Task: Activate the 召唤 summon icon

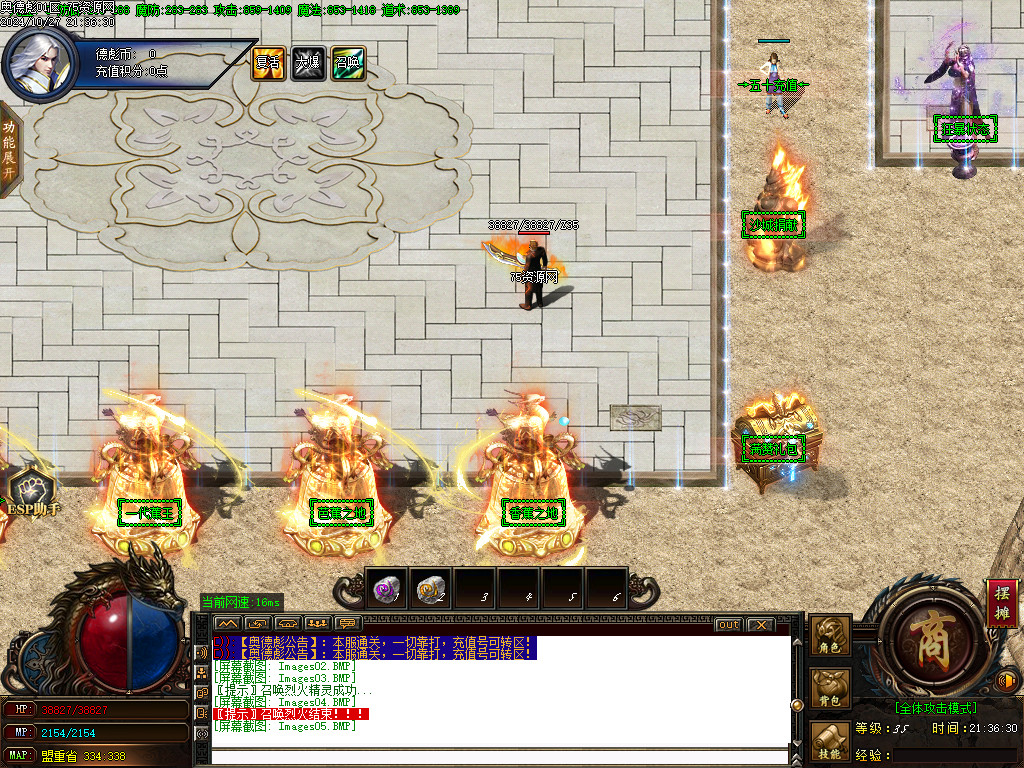Action: point(348,64)
